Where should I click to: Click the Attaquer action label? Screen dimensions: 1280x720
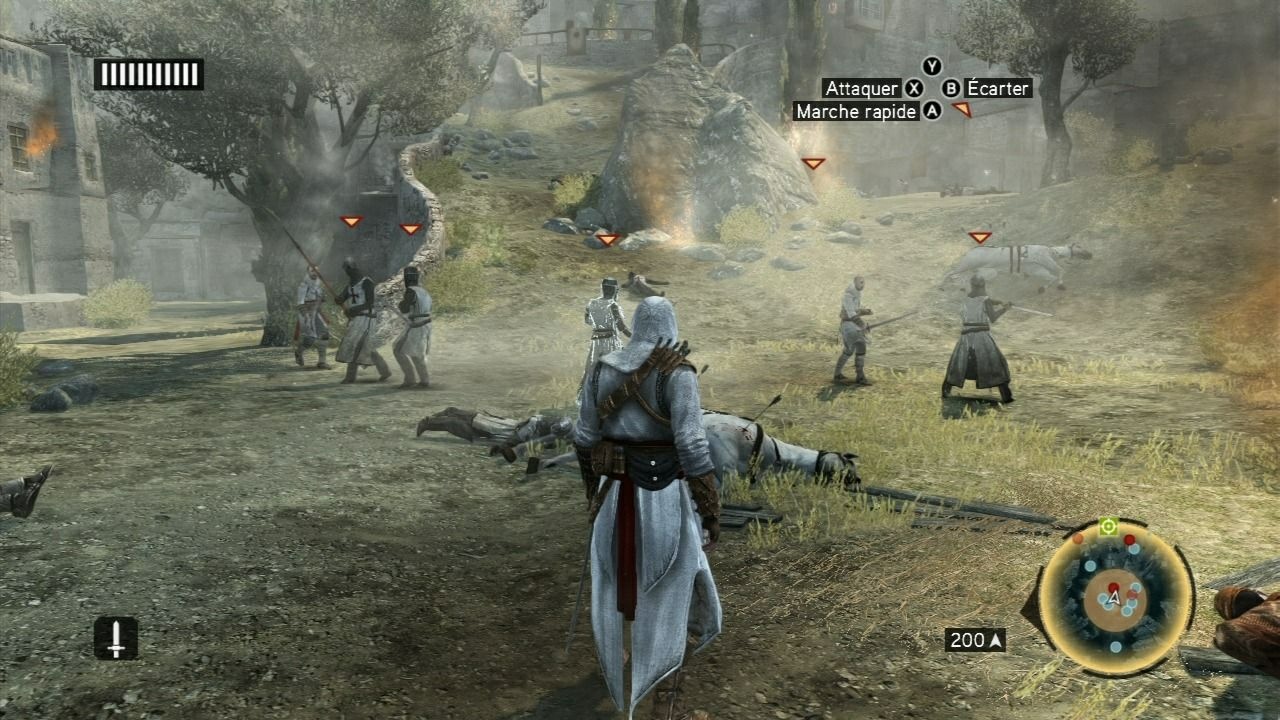click(860, 88)
